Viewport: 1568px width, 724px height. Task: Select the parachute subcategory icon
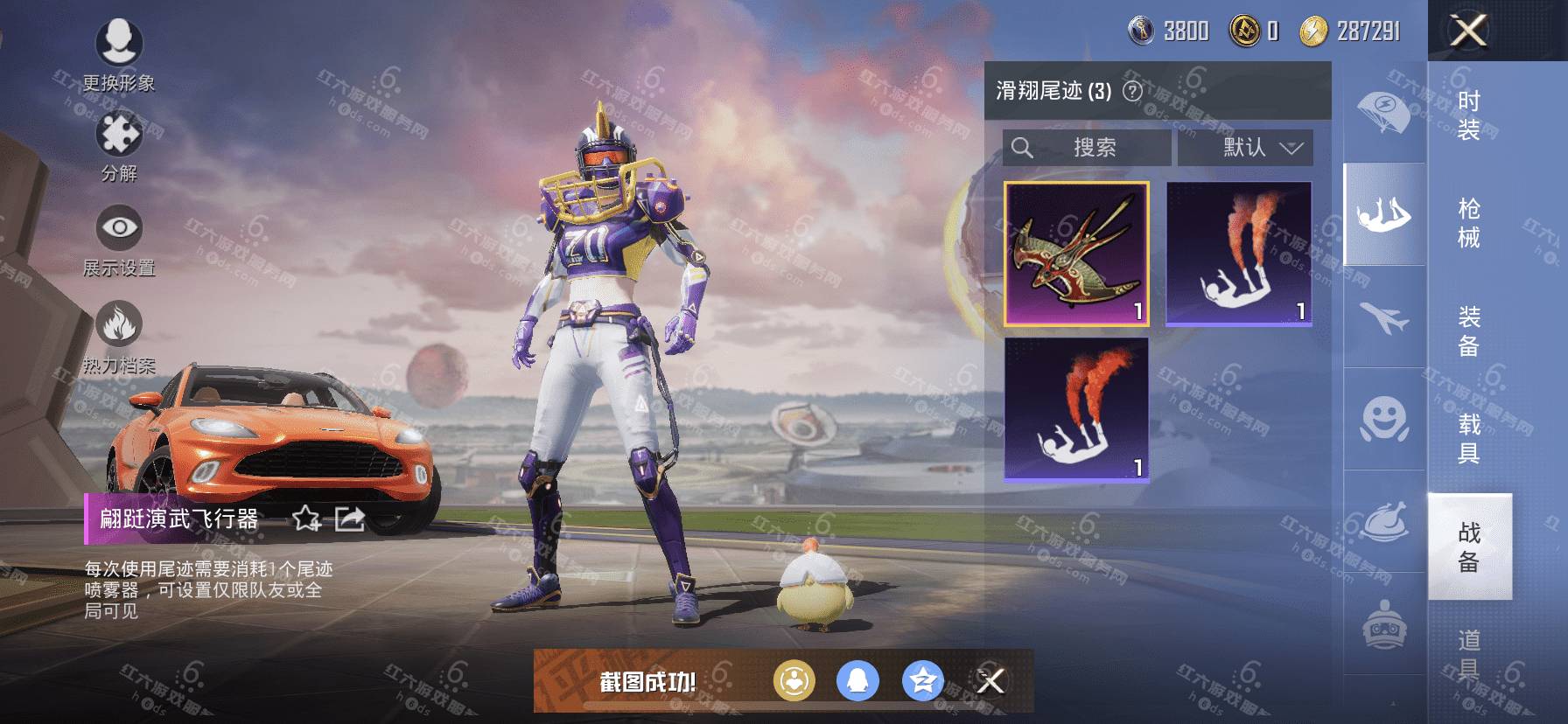(1383, 111)
